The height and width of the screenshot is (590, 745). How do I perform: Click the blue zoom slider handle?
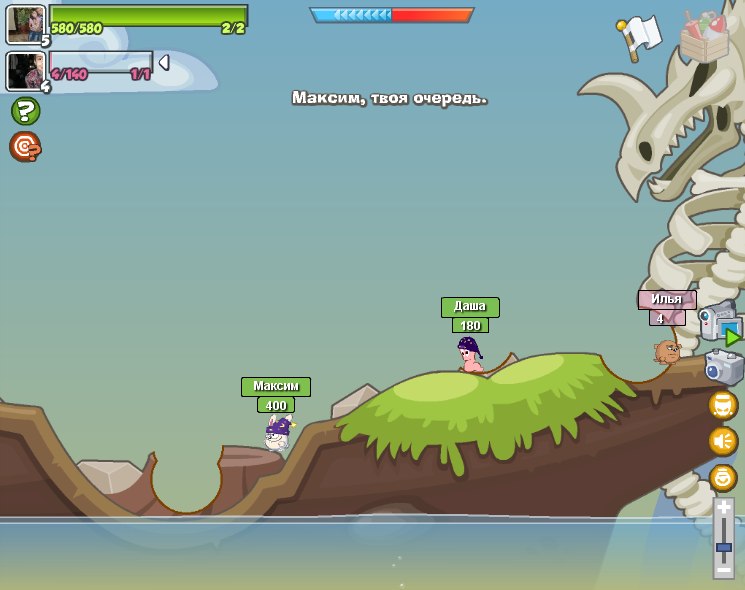723,547
